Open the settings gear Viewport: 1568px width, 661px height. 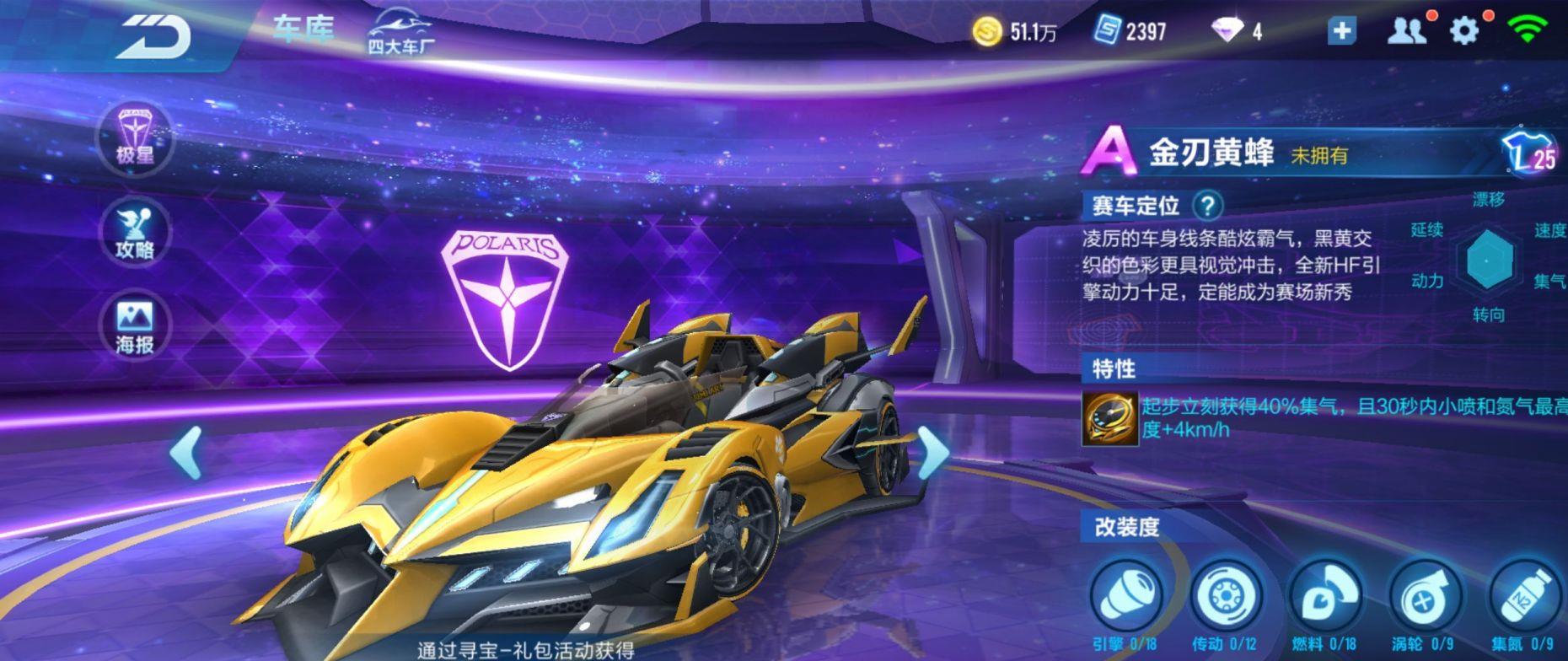[x=1463, y=31]
